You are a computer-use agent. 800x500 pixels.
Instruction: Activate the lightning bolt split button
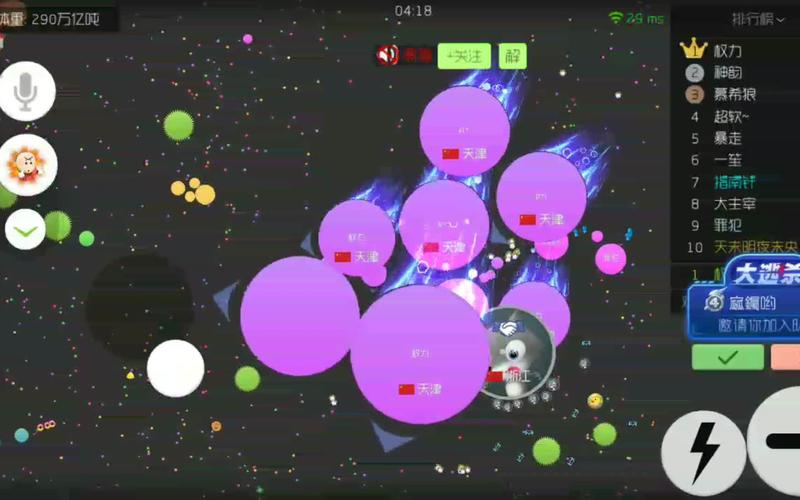703,453
